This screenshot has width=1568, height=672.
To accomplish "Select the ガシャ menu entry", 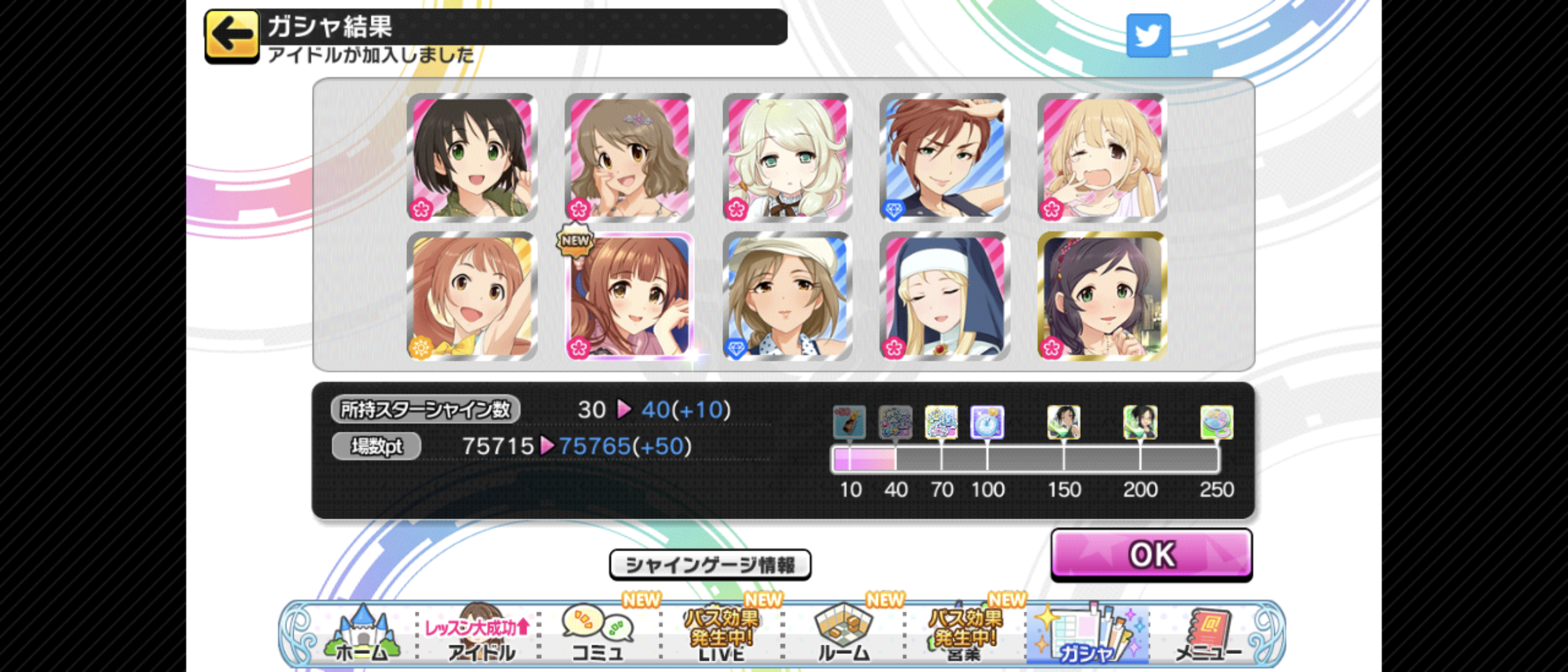I will 1086,635.
